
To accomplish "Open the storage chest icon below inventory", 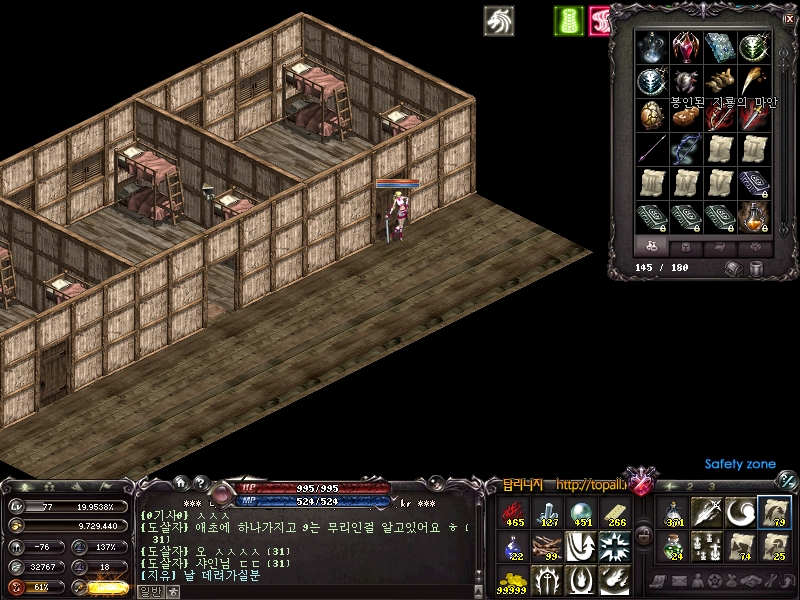I will click(x=734, y=268).
